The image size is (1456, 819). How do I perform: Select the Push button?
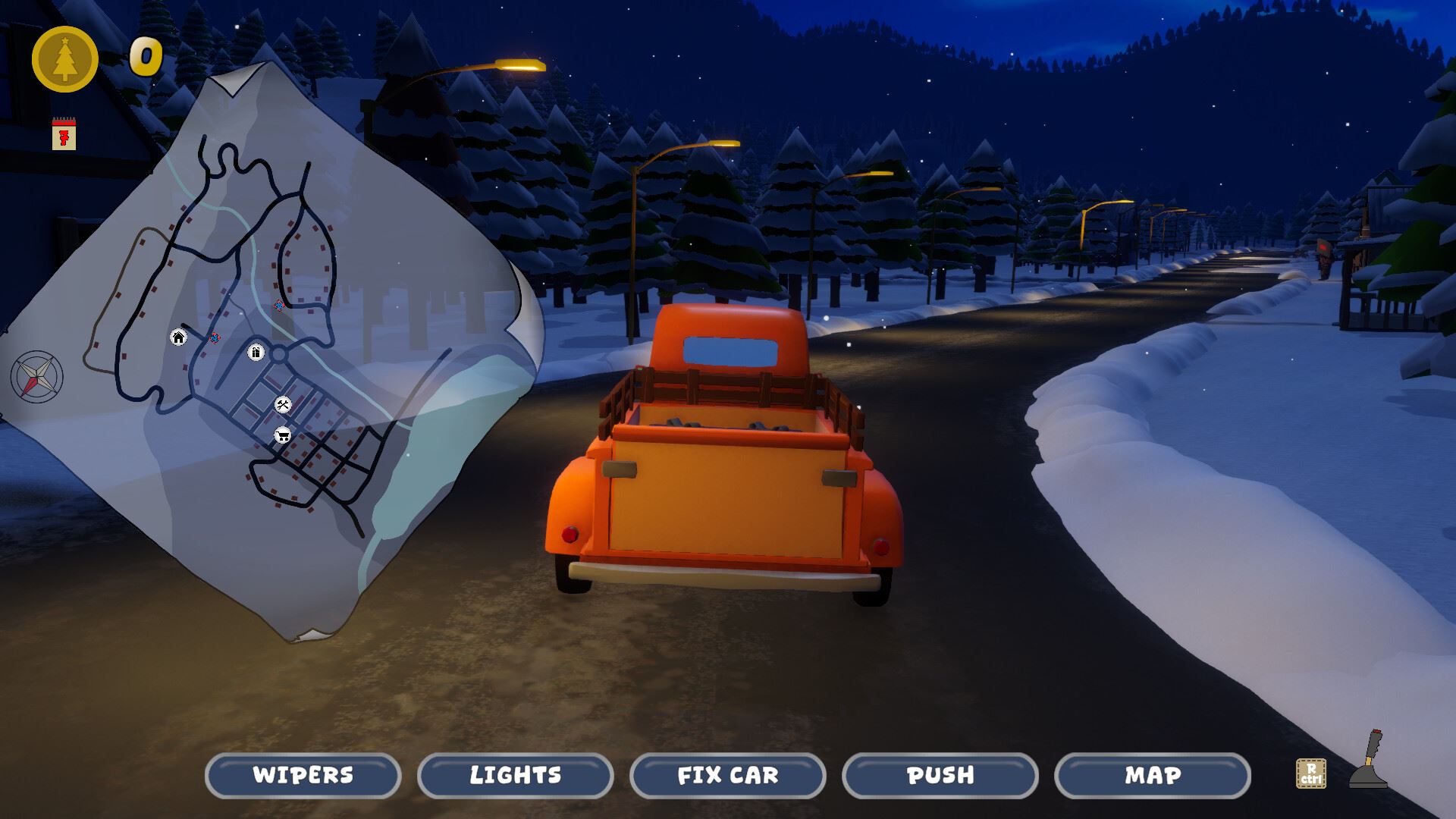[x=940, y=775]
